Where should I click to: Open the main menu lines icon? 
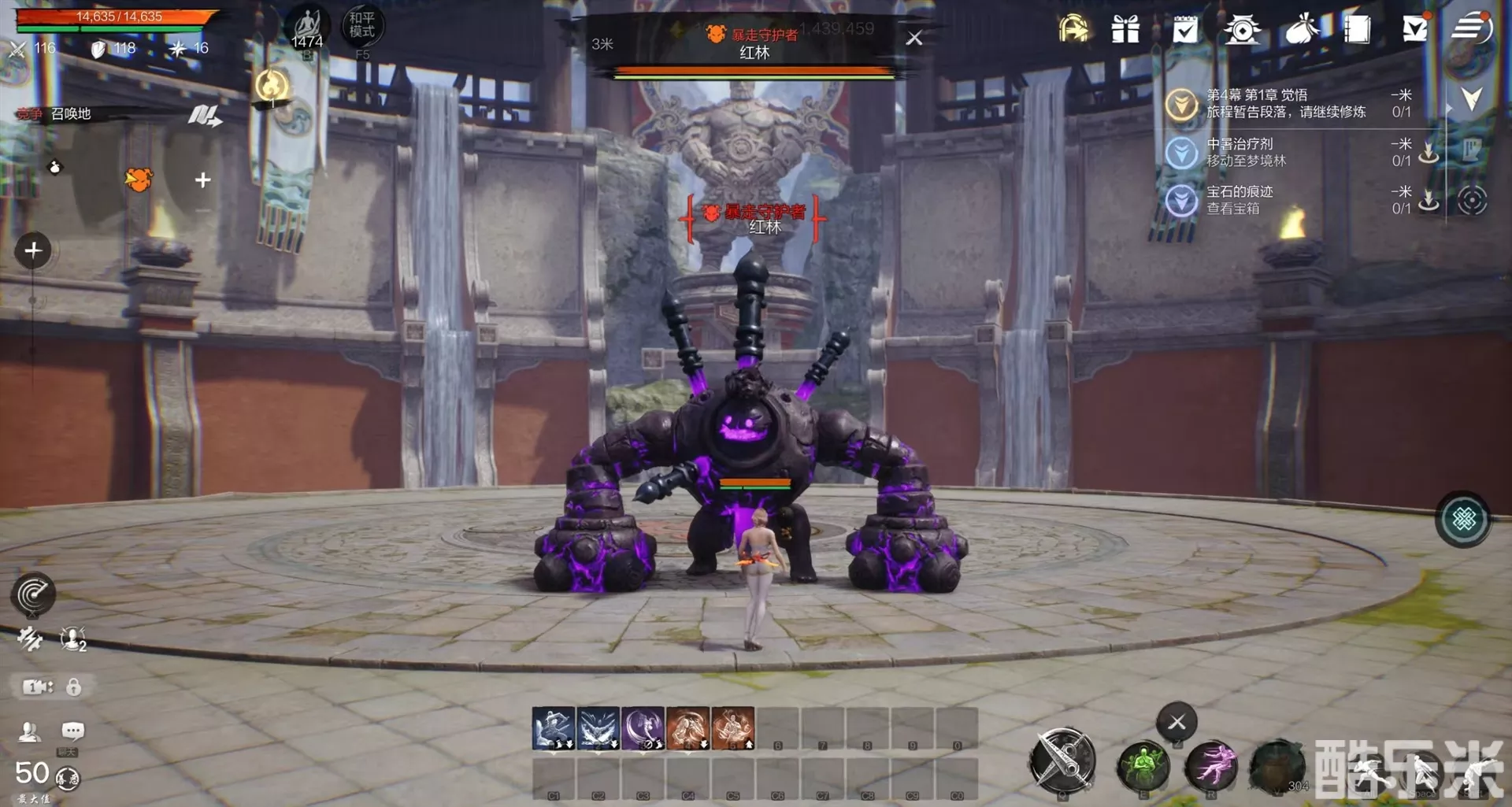click(1471, 28)
